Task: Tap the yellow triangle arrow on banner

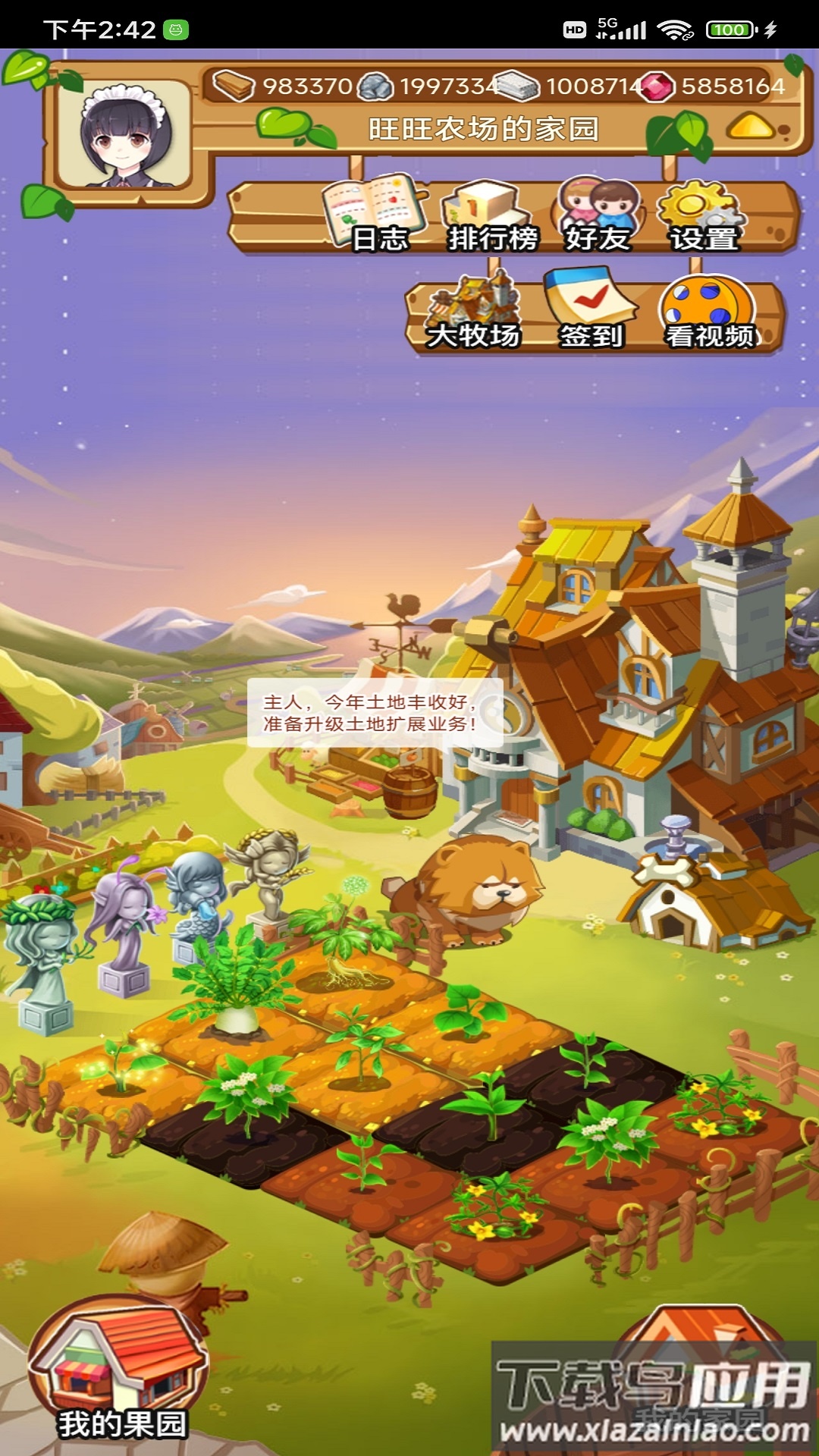Action: tap(751, 127)
